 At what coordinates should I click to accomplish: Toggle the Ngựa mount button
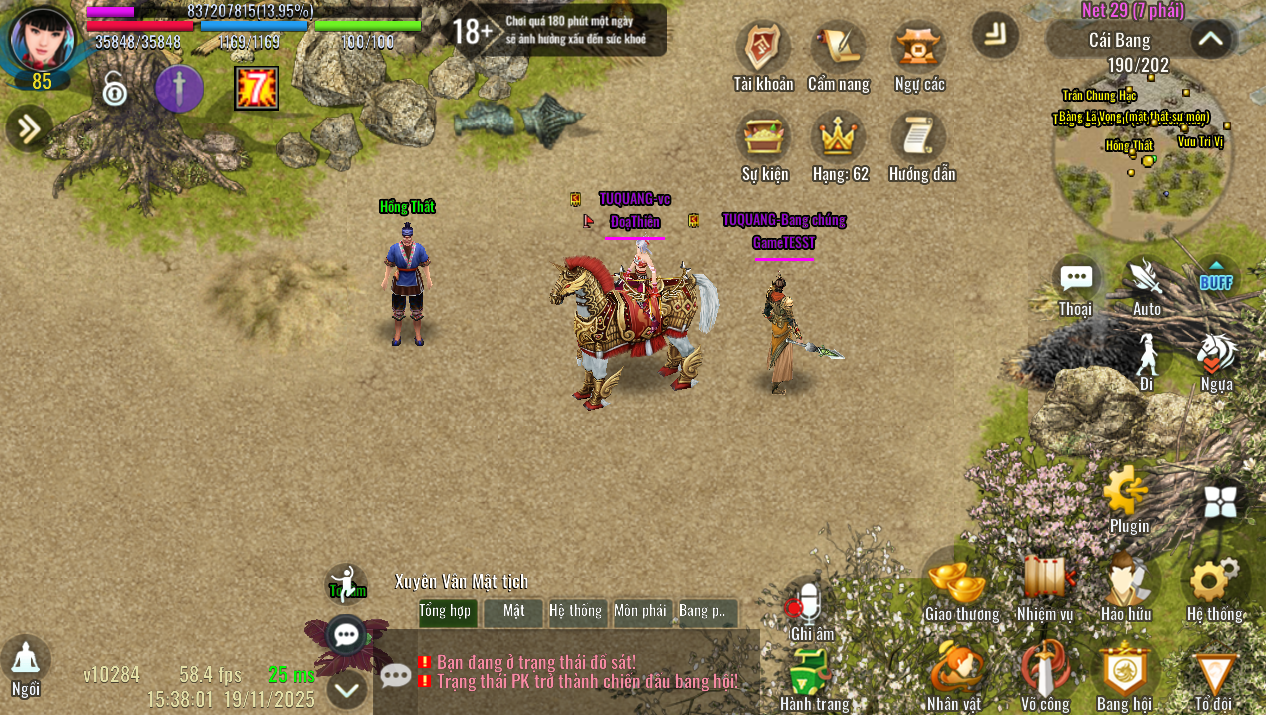coord(1217,353)
